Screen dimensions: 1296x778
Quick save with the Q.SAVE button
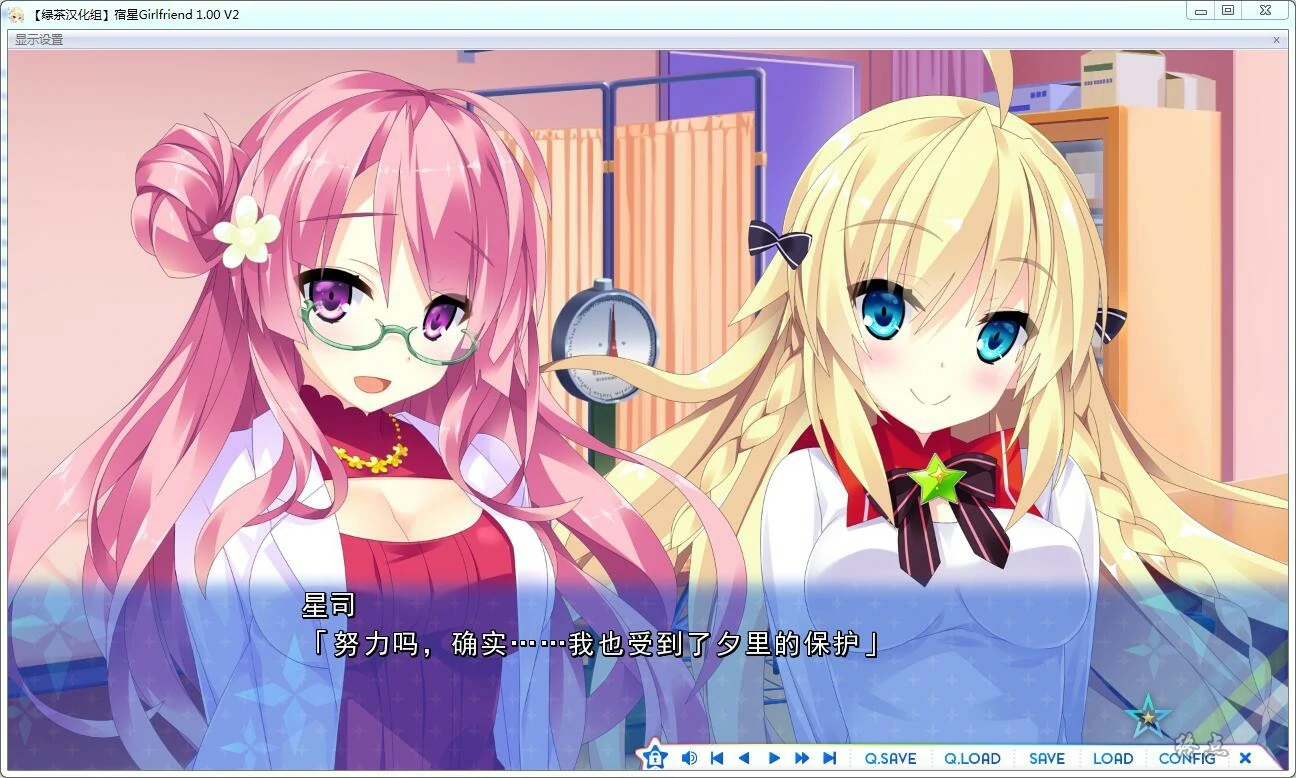click(x=889, y=757)
